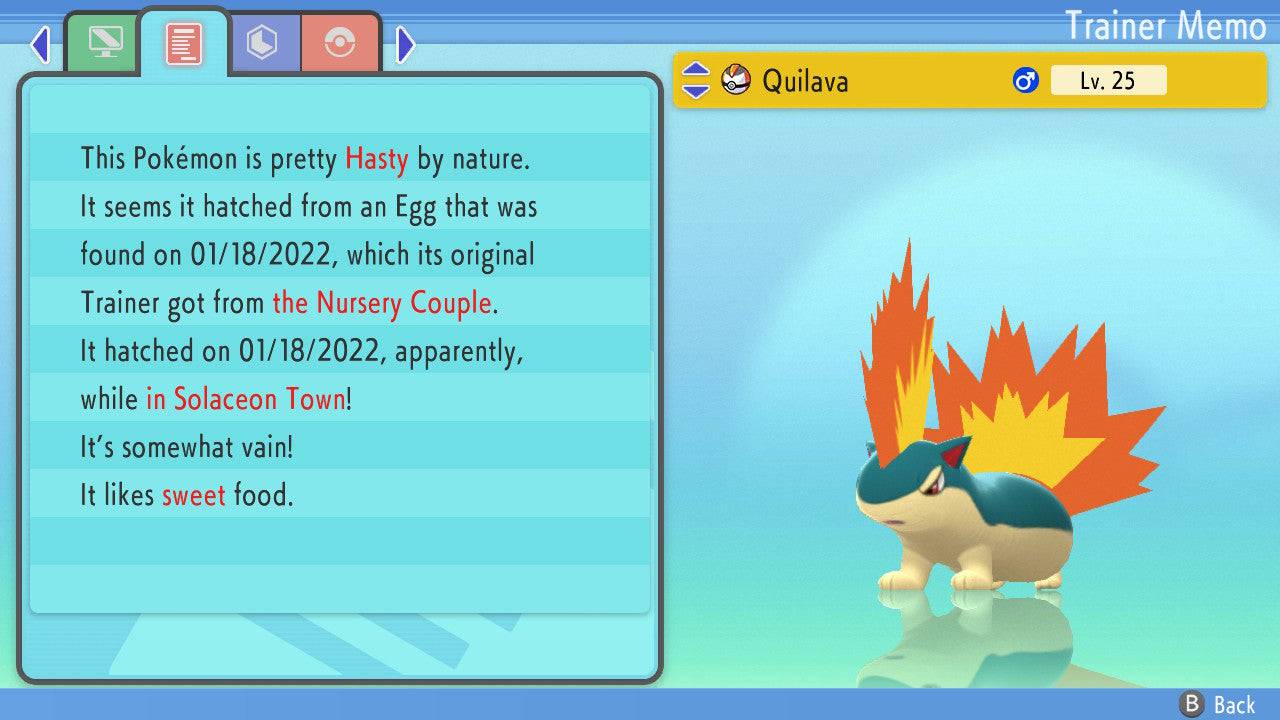
Task: Open the blue hexagon stats tab
Action: coord(263,43)
